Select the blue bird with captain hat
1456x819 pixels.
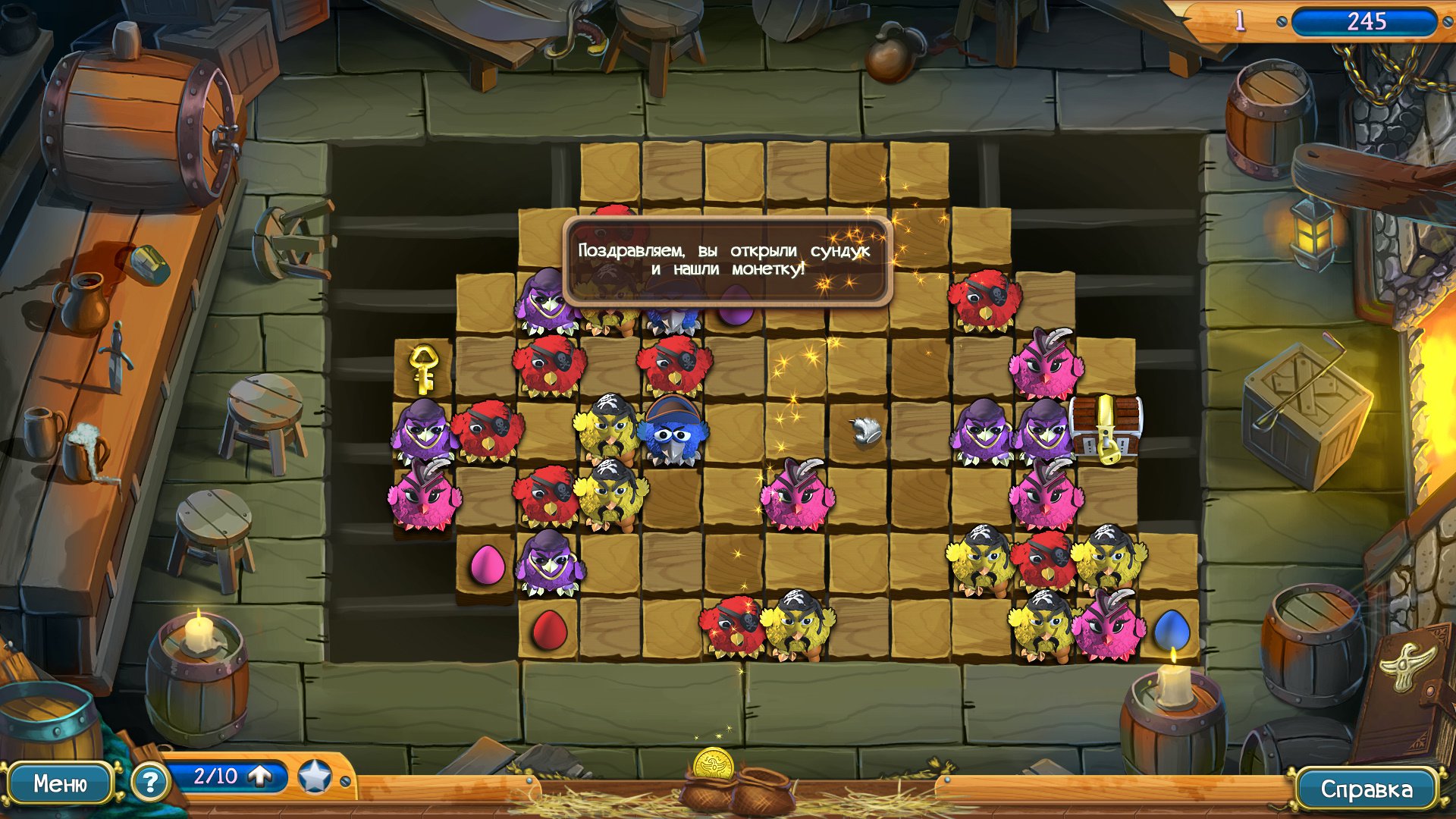(x=673, y=431)
